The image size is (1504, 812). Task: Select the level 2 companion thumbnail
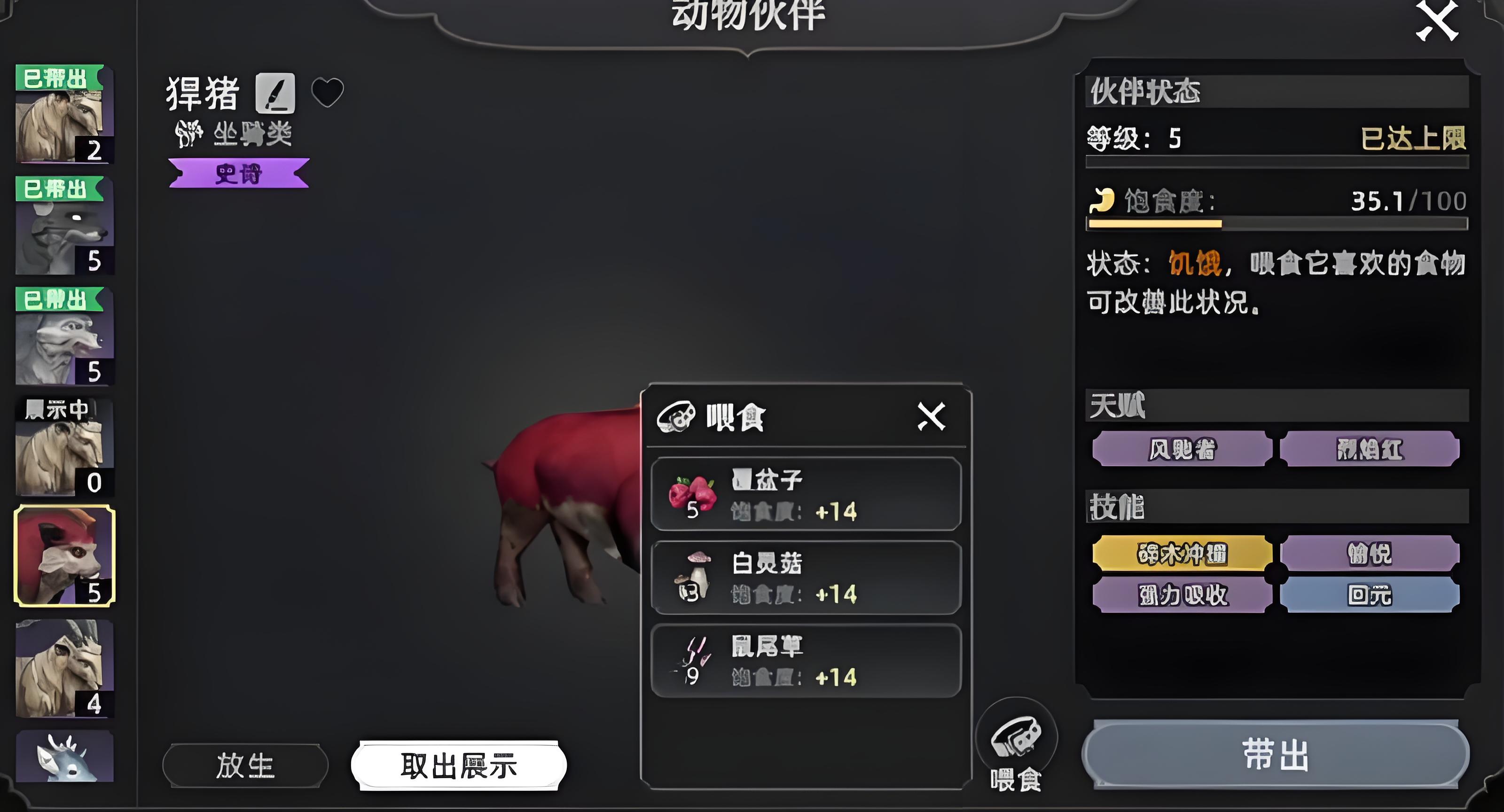click(64, 114)
